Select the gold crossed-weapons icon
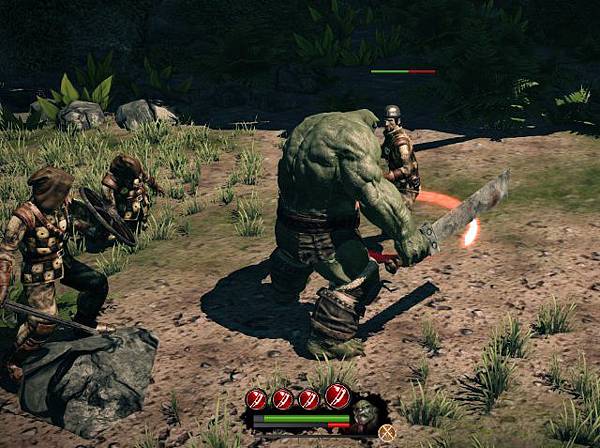The width and height of the screenshot is (600, 448). (x=387, y=432)
